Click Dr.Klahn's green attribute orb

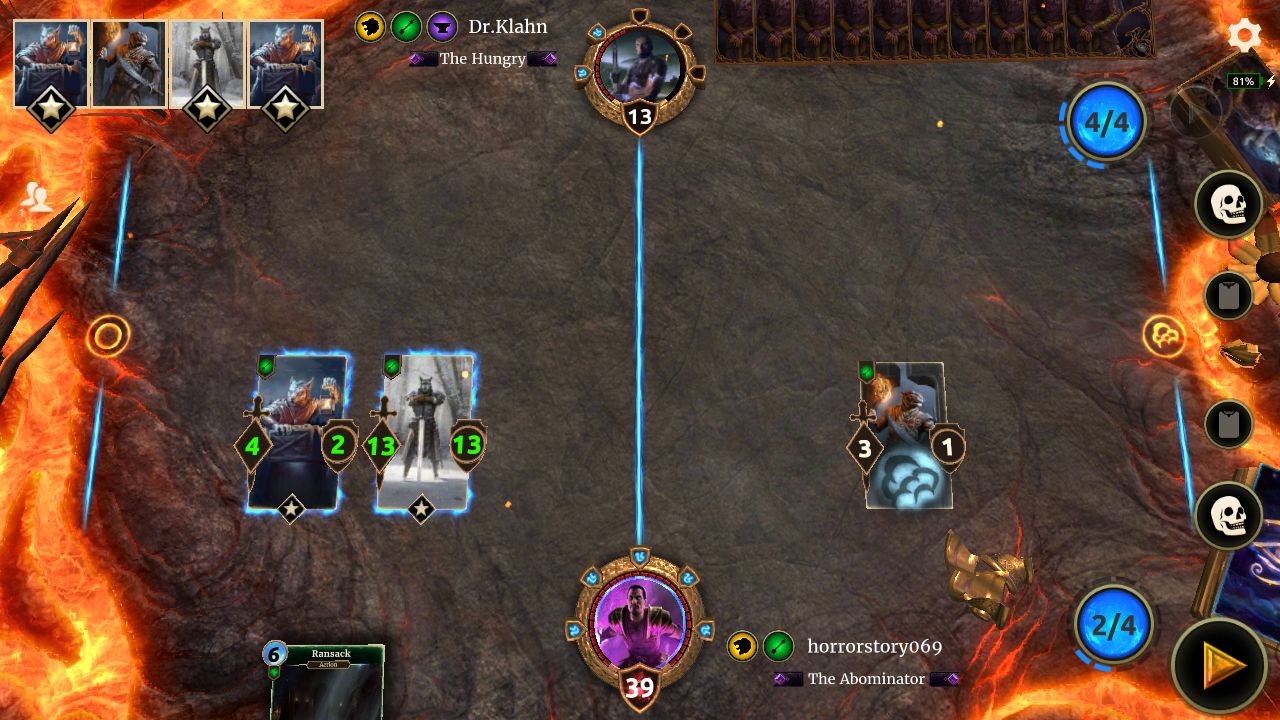(404, 27)
